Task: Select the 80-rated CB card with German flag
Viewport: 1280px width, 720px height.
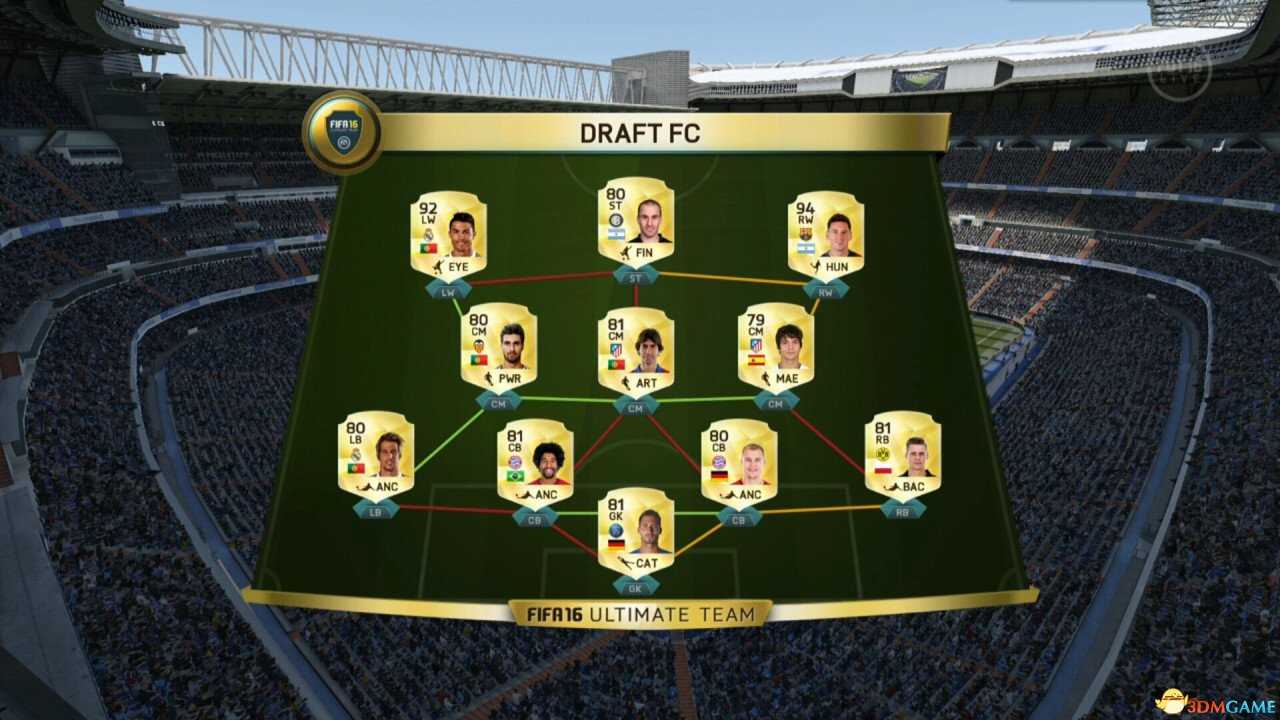Action: click(739, 462)
